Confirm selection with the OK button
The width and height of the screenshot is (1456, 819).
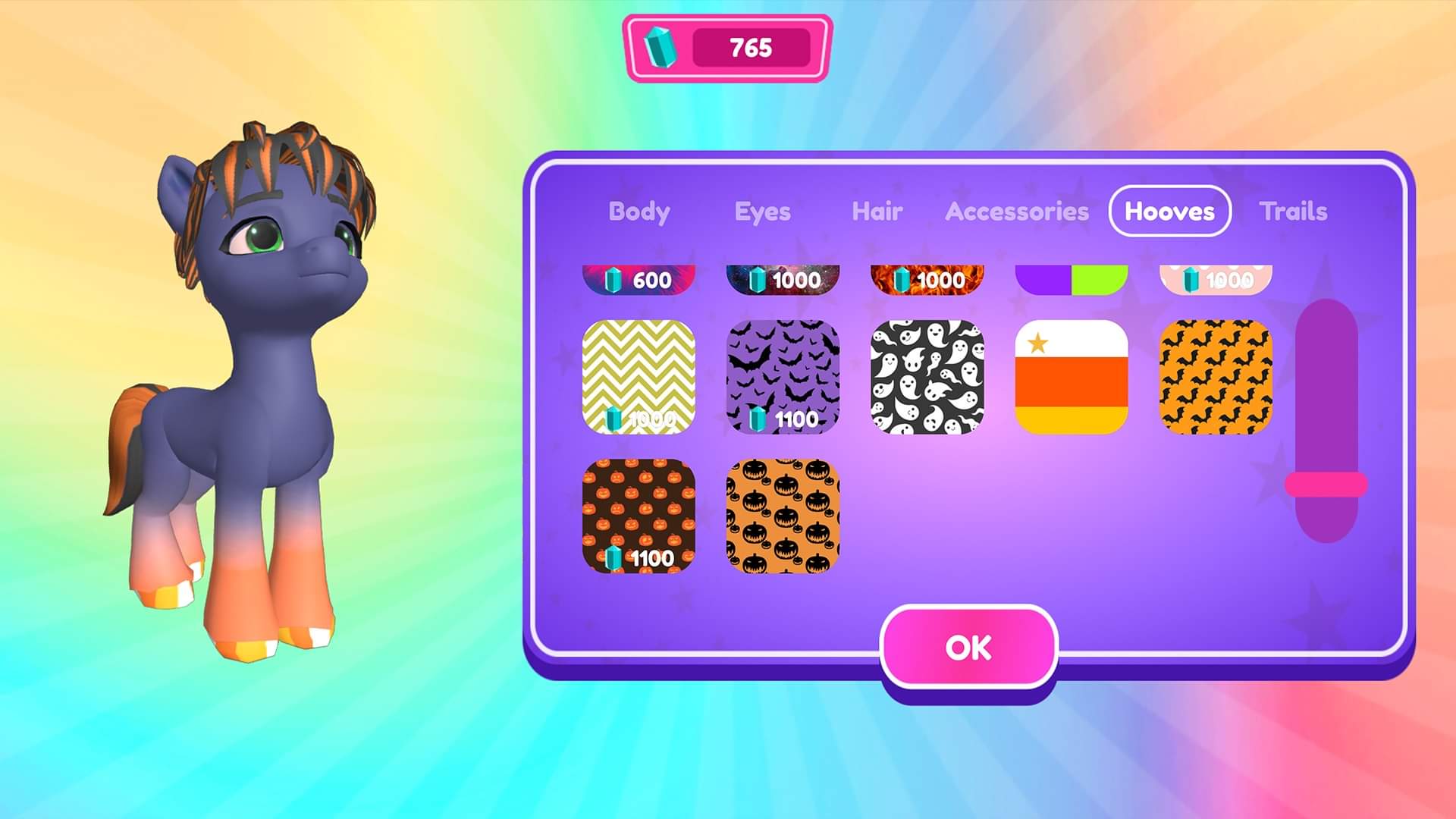pyautogui.click(x=967, y=647)
